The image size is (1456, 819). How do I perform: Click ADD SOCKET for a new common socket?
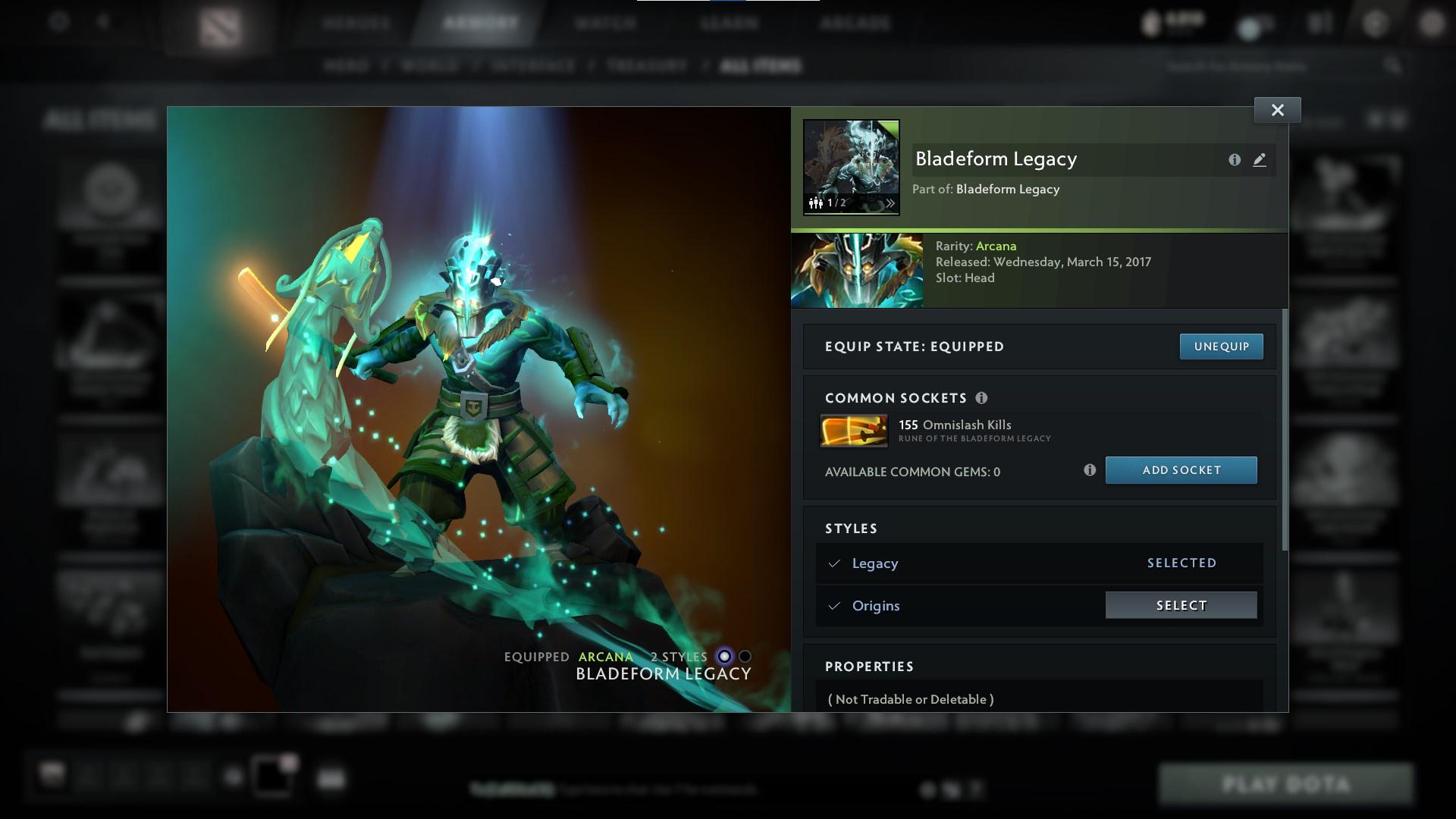(1181, 470)
